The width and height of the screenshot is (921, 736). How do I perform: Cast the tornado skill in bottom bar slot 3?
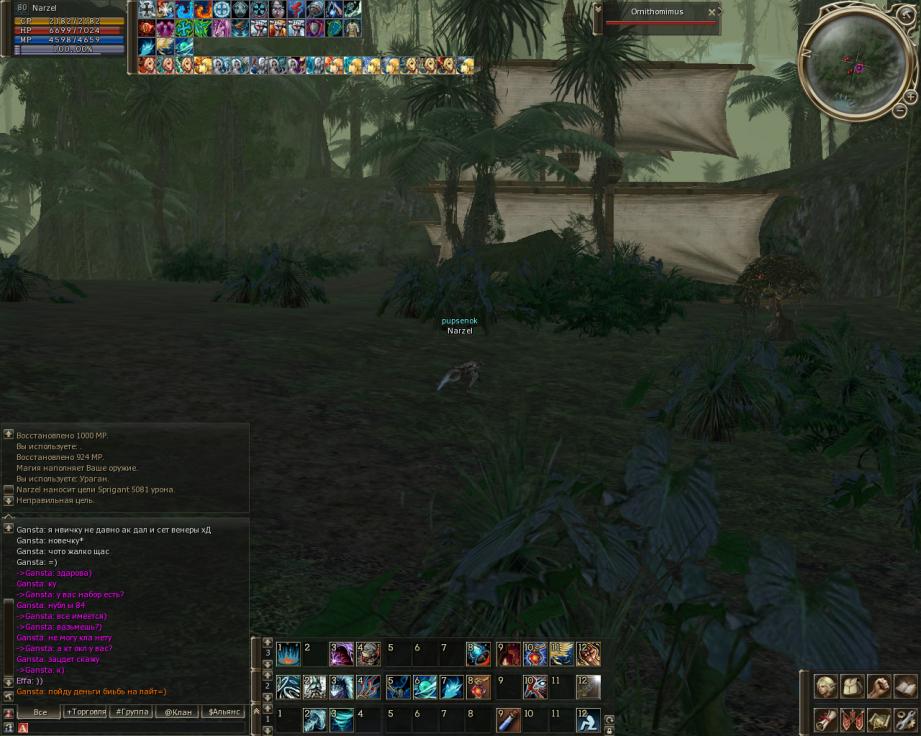click(x=342, y=719)
